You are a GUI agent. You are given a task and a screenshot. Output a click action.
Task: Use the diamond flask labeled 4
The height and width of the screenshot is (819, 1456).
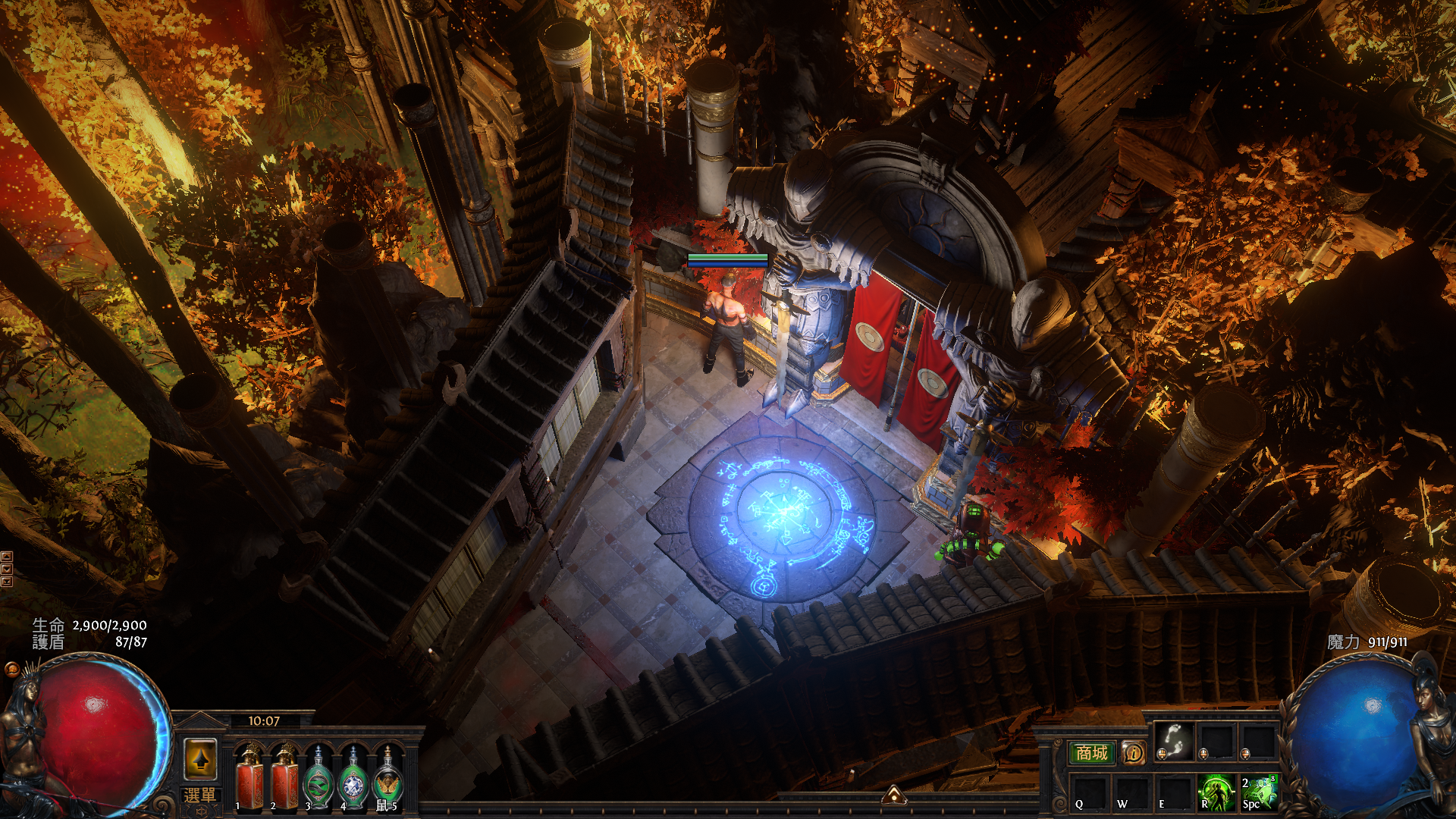point(353,779)
